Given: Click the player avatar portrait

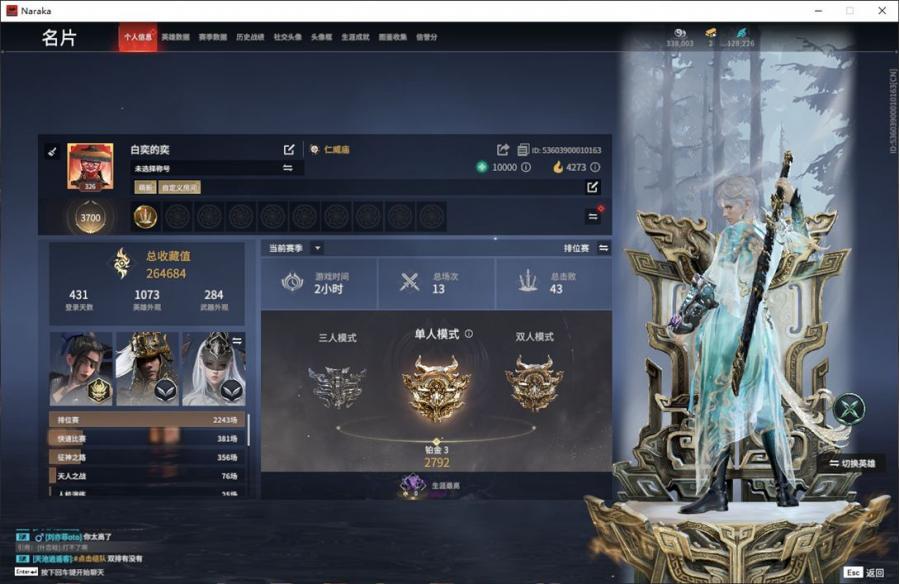Looking at the screenshot, I should click(x=89, y=165).
